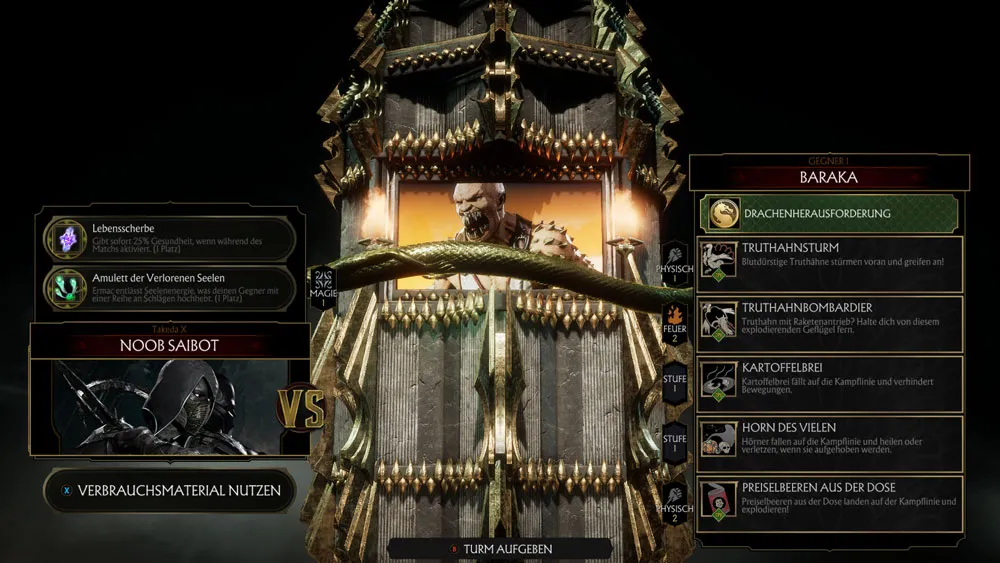Select Turm Aufgeben option
This screenshot has width=1000, height=563.
500,549
